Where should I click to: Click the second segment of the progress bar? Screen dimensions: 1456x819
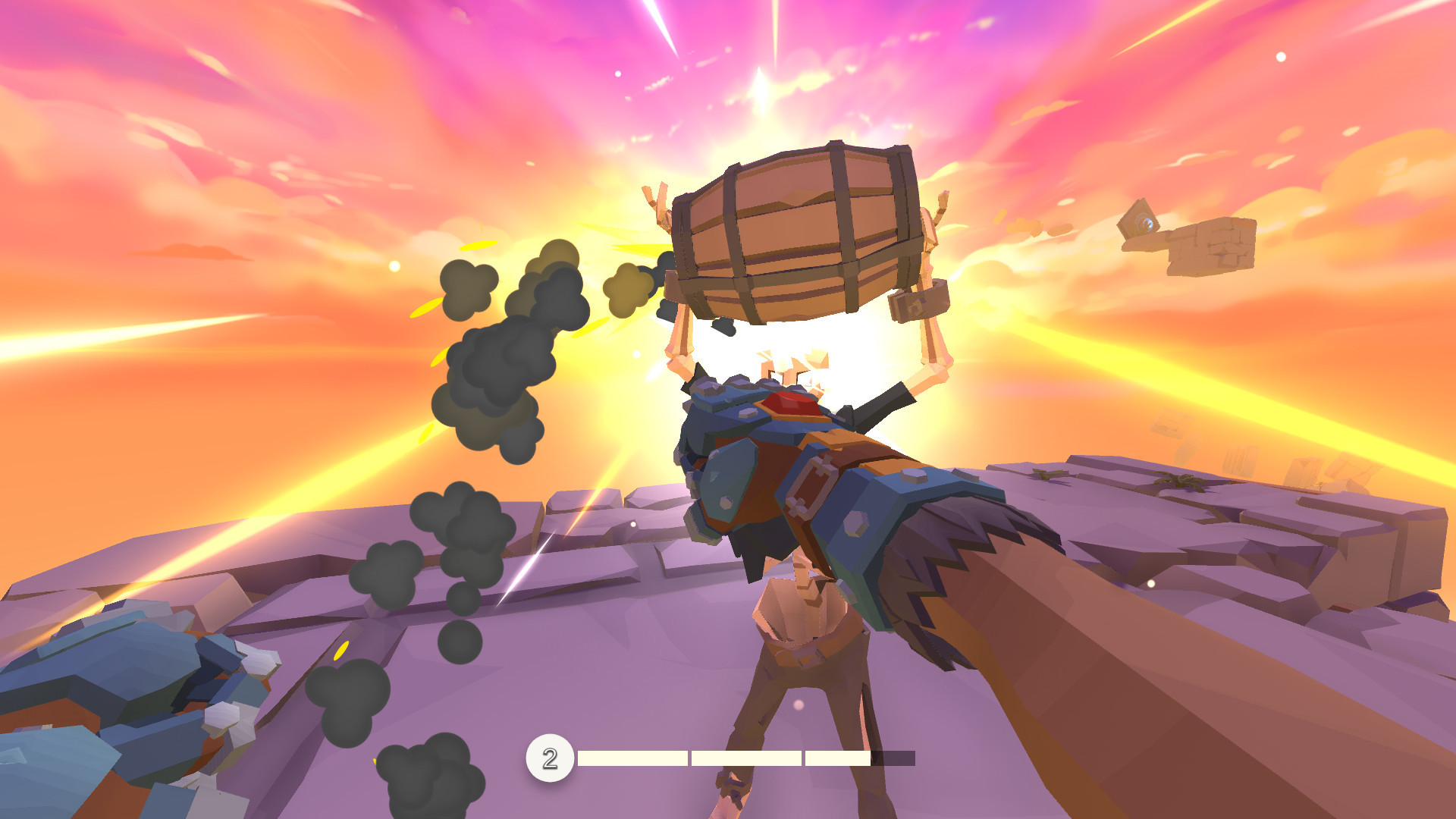click(x=747, y=758)
